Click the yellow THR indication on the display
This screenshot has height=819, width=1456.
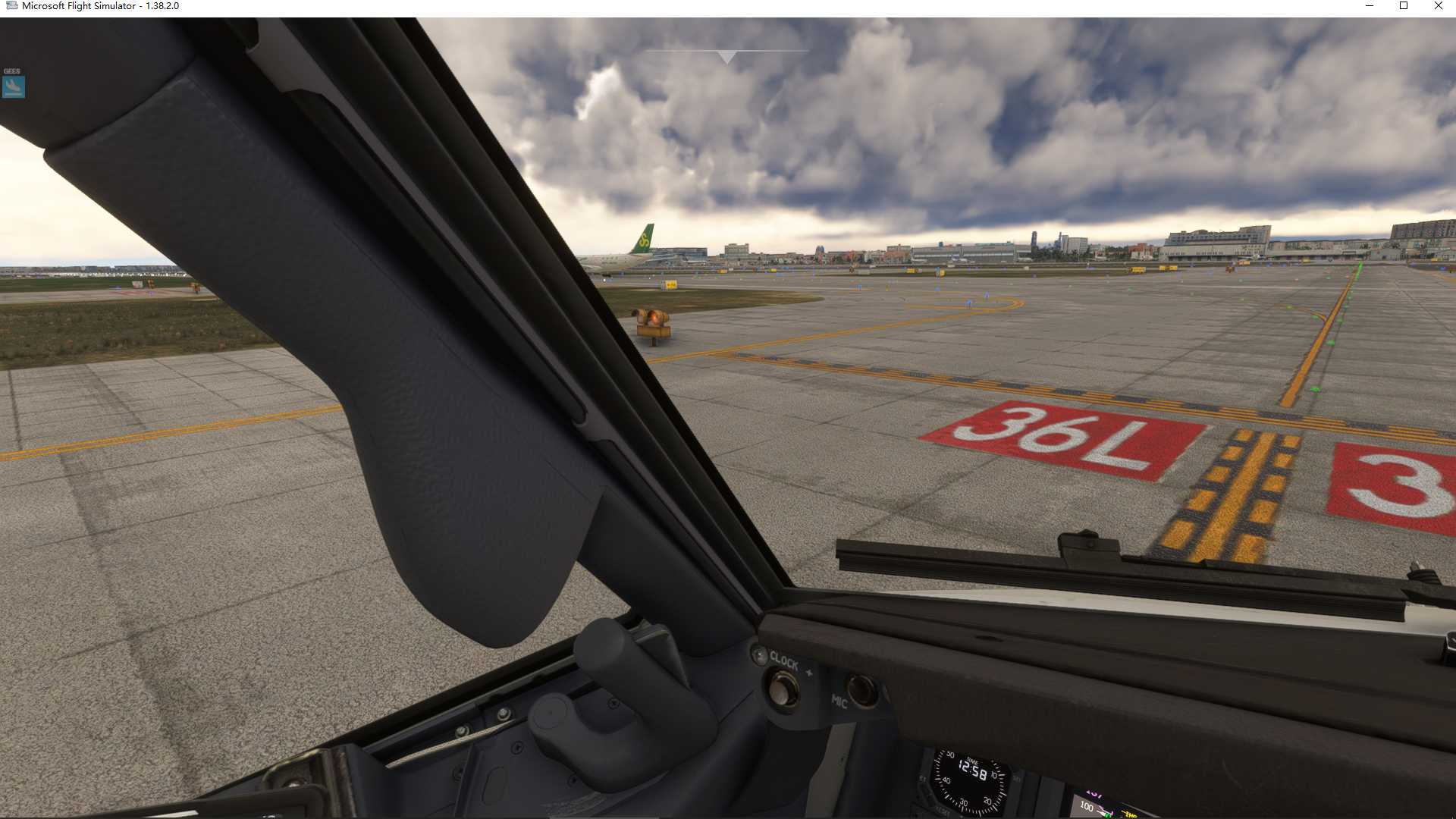pos(1130,814)
